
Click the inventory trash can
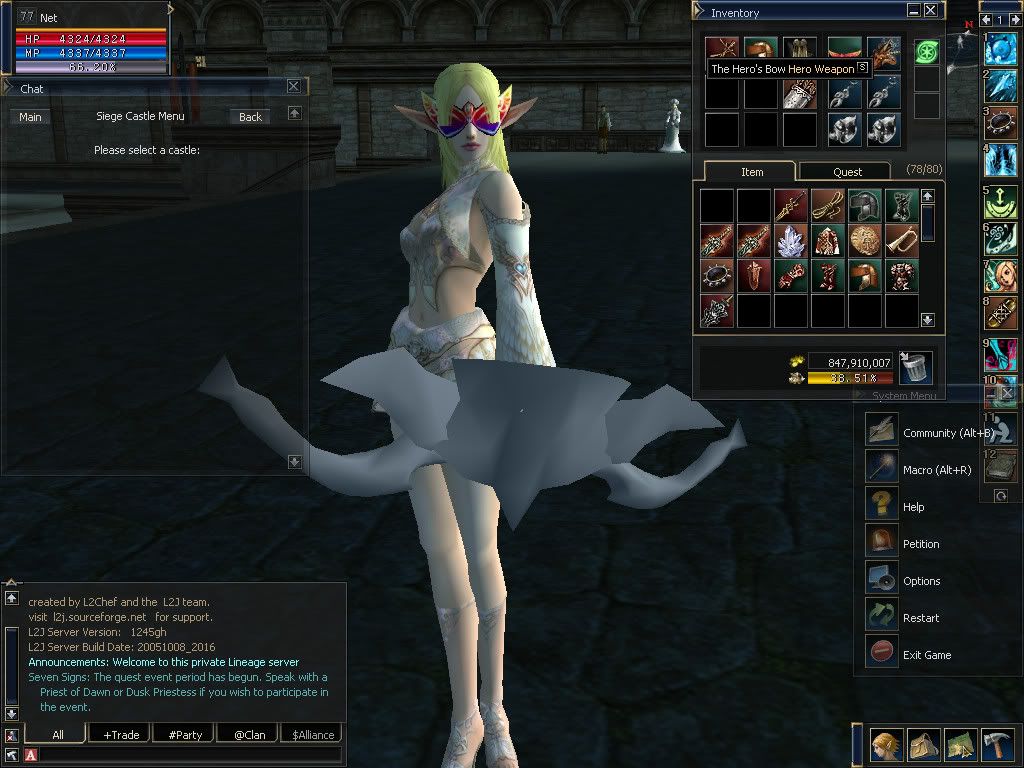pos(915,368)
